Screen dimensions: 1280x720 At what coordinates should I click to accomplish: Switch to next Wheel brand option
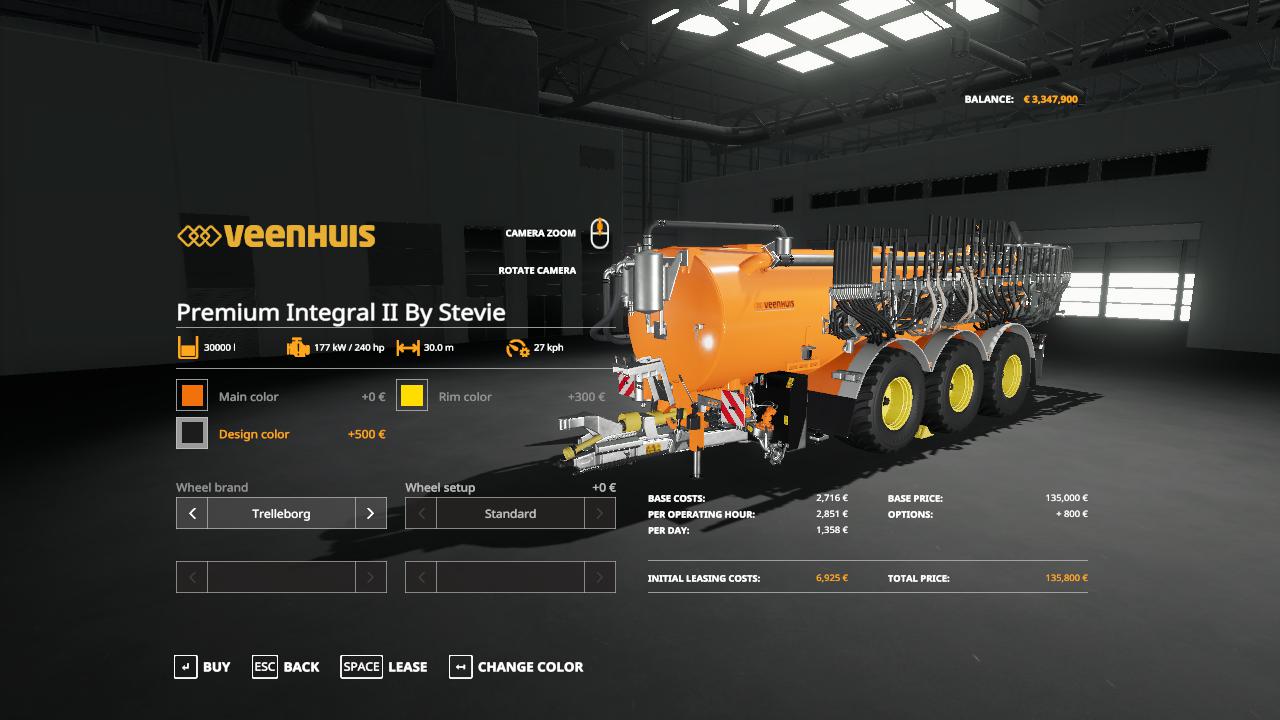coord(370,513)
